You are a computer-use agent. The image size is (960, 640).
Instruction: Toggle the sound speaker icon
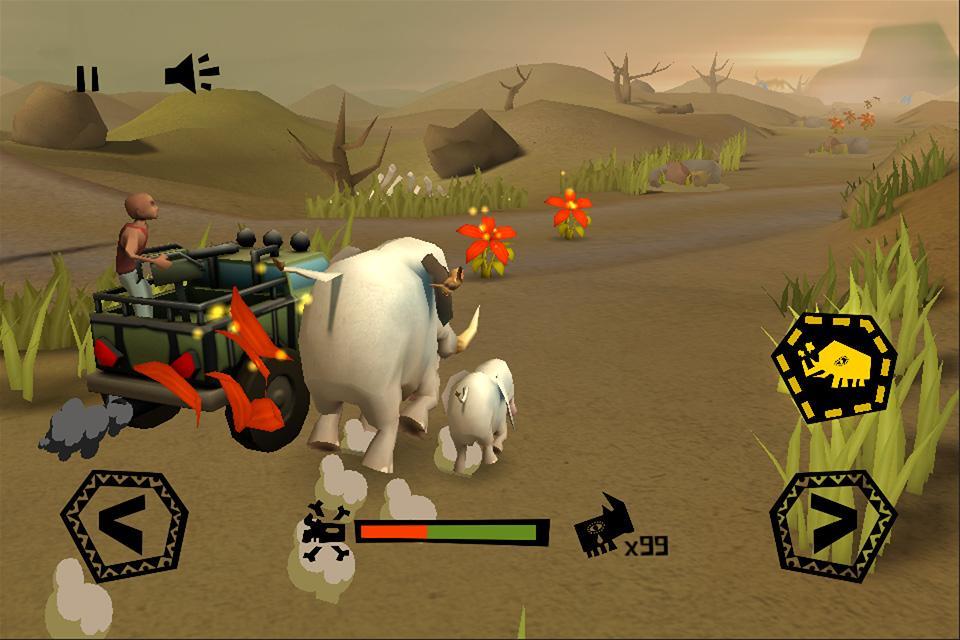191,75
